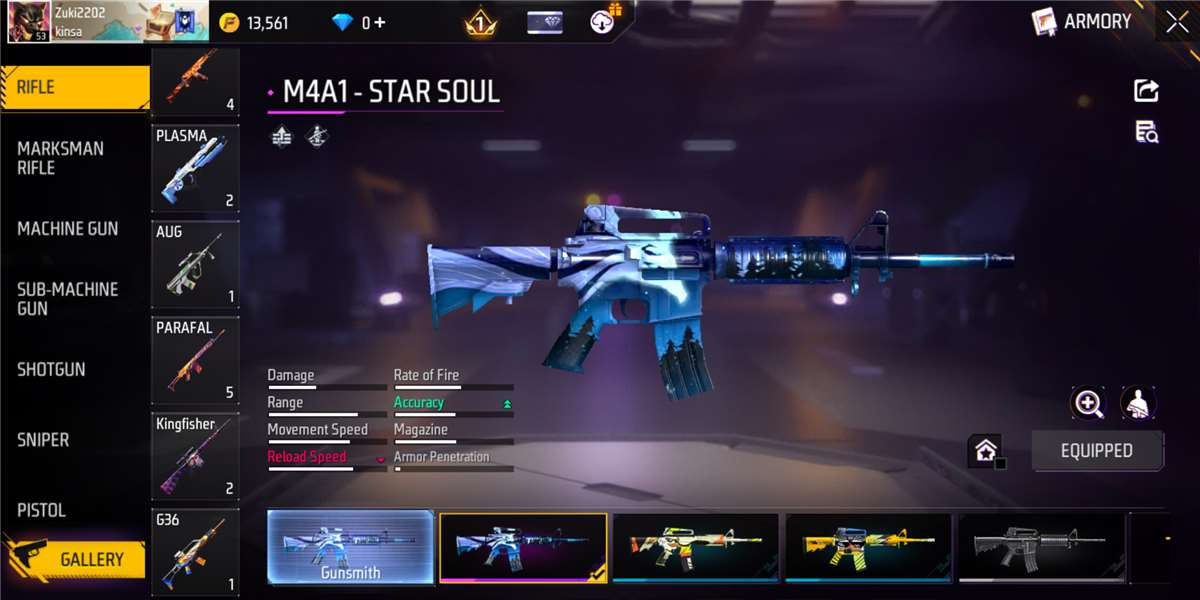1200x600 pixels.
Task: Choose the Kingfisher weapon thumbnail
Action: 195,456
